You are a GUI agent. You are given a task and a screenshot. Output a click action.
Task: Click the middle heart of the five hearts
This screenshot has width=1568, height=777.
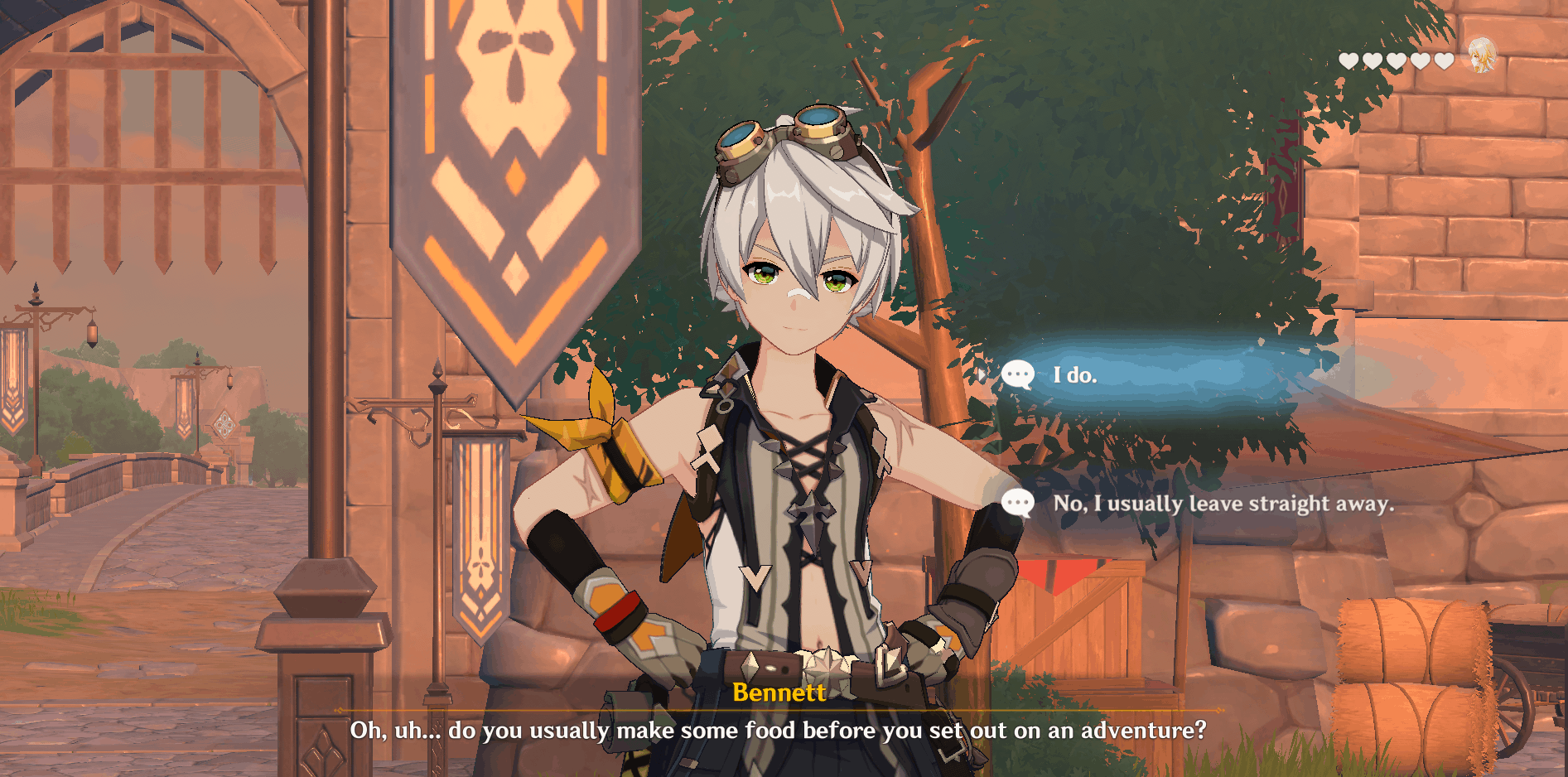[x=1396, y=60]
